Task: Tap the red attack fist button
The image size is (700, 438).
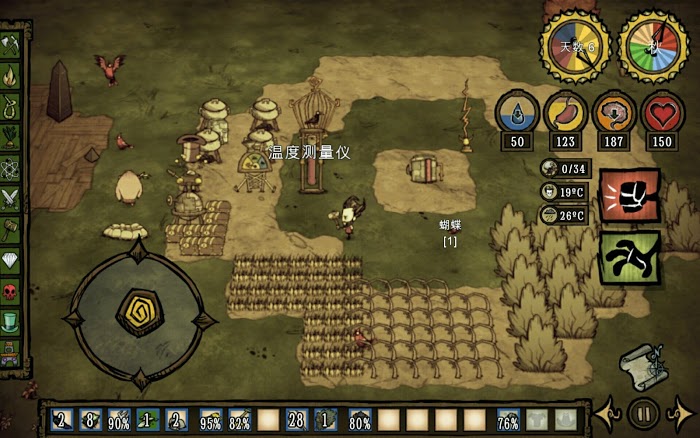Action: point(629,196)
